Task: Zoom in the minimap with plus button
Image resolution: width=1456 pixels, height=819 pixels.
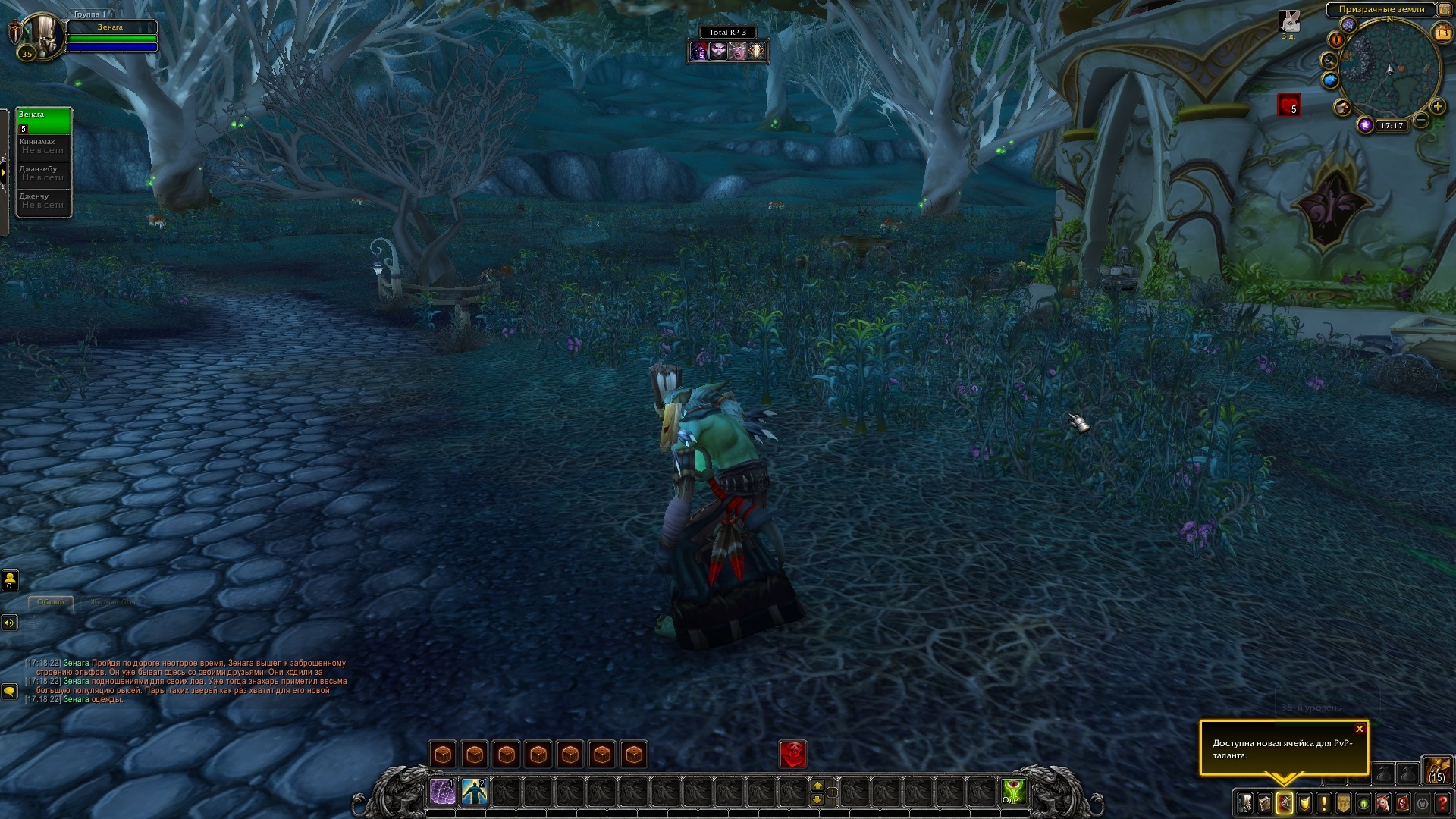Action: click(1437, 107)
